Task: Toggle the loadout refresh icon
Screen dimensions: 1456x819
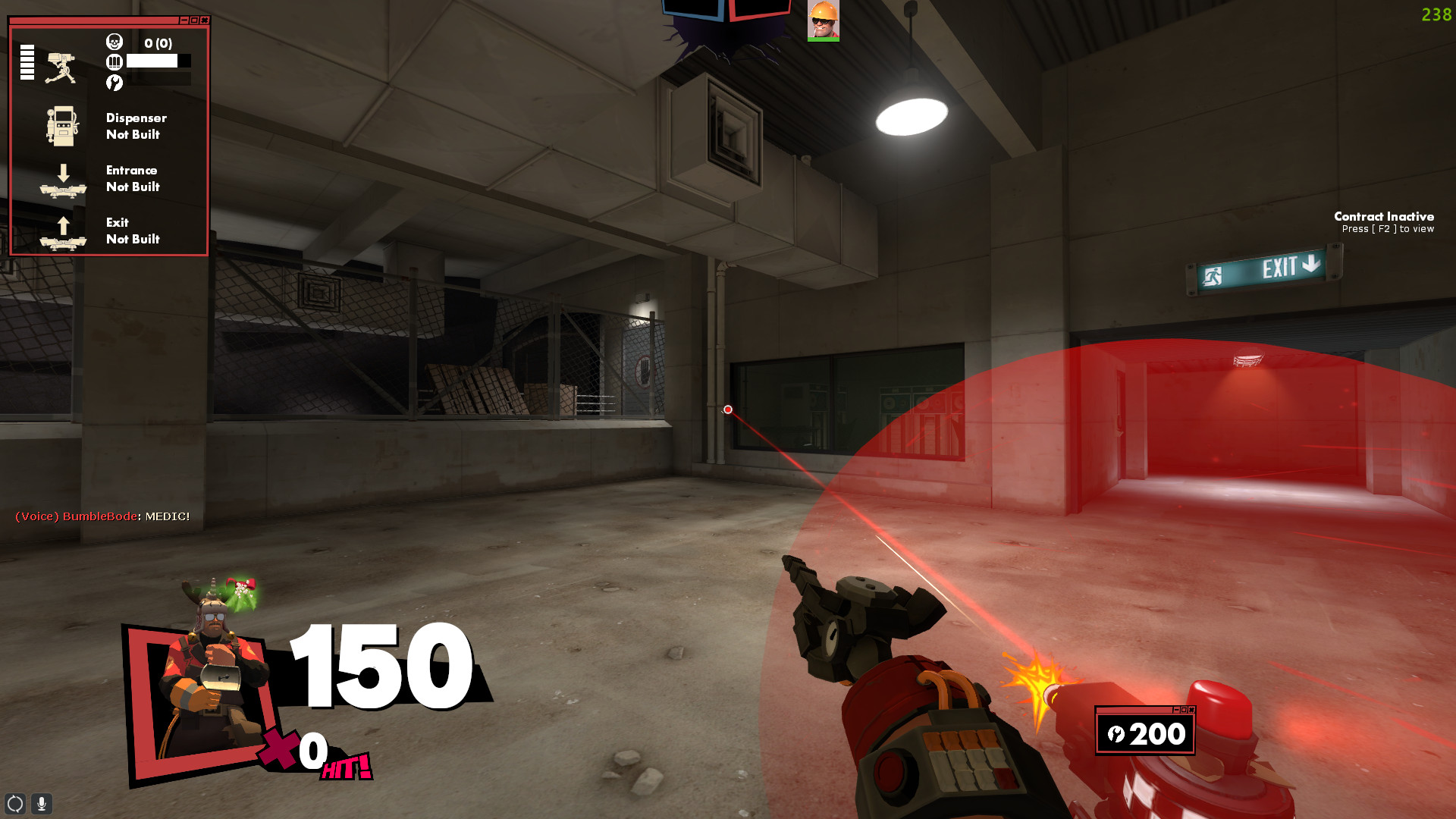Action: click(x=15, y=802)
